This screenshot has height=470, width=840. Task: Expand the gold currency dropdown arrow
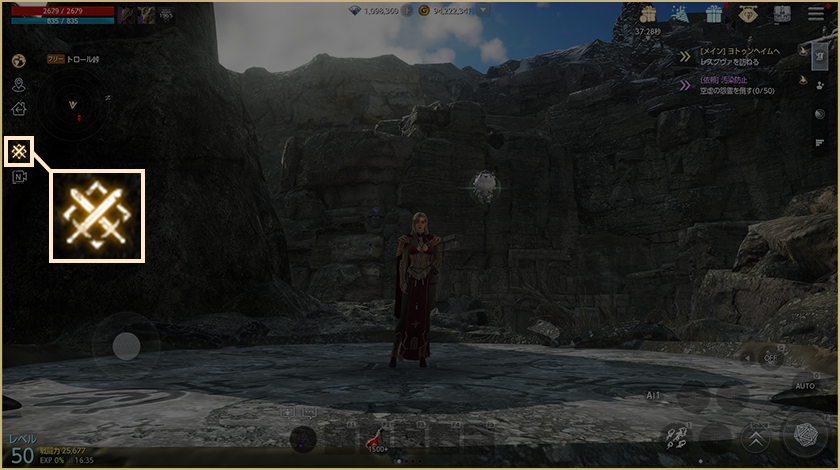tap(485, 12)
